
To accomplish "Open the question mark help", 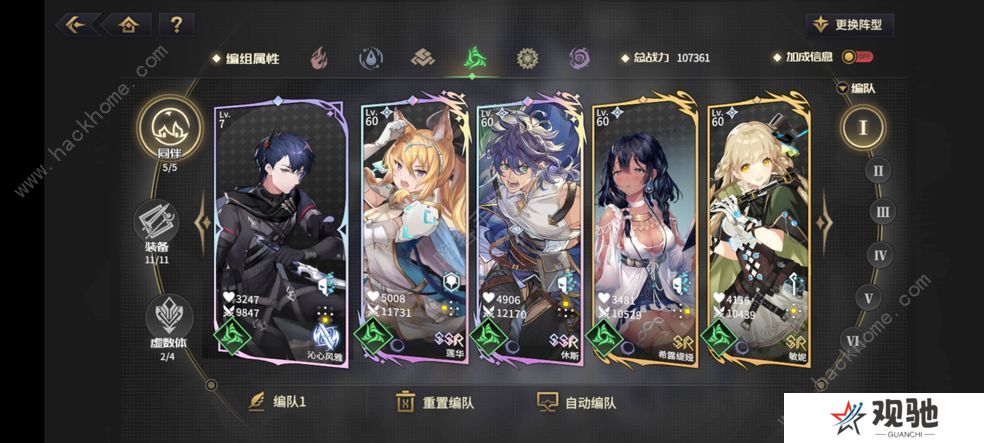I will [x=176, y=24].
